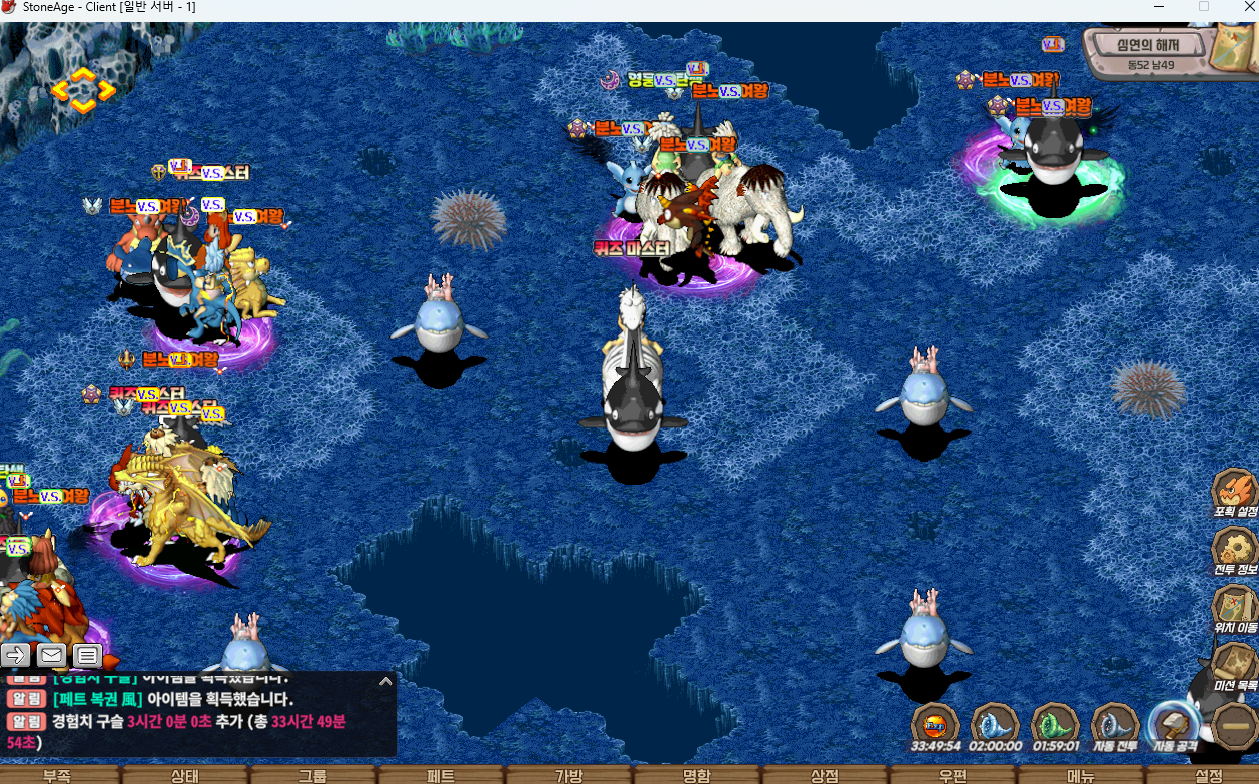This screenshot has width=1259, height=784.
Task: Open the 우편 (mail) menu
Action: 953,775
